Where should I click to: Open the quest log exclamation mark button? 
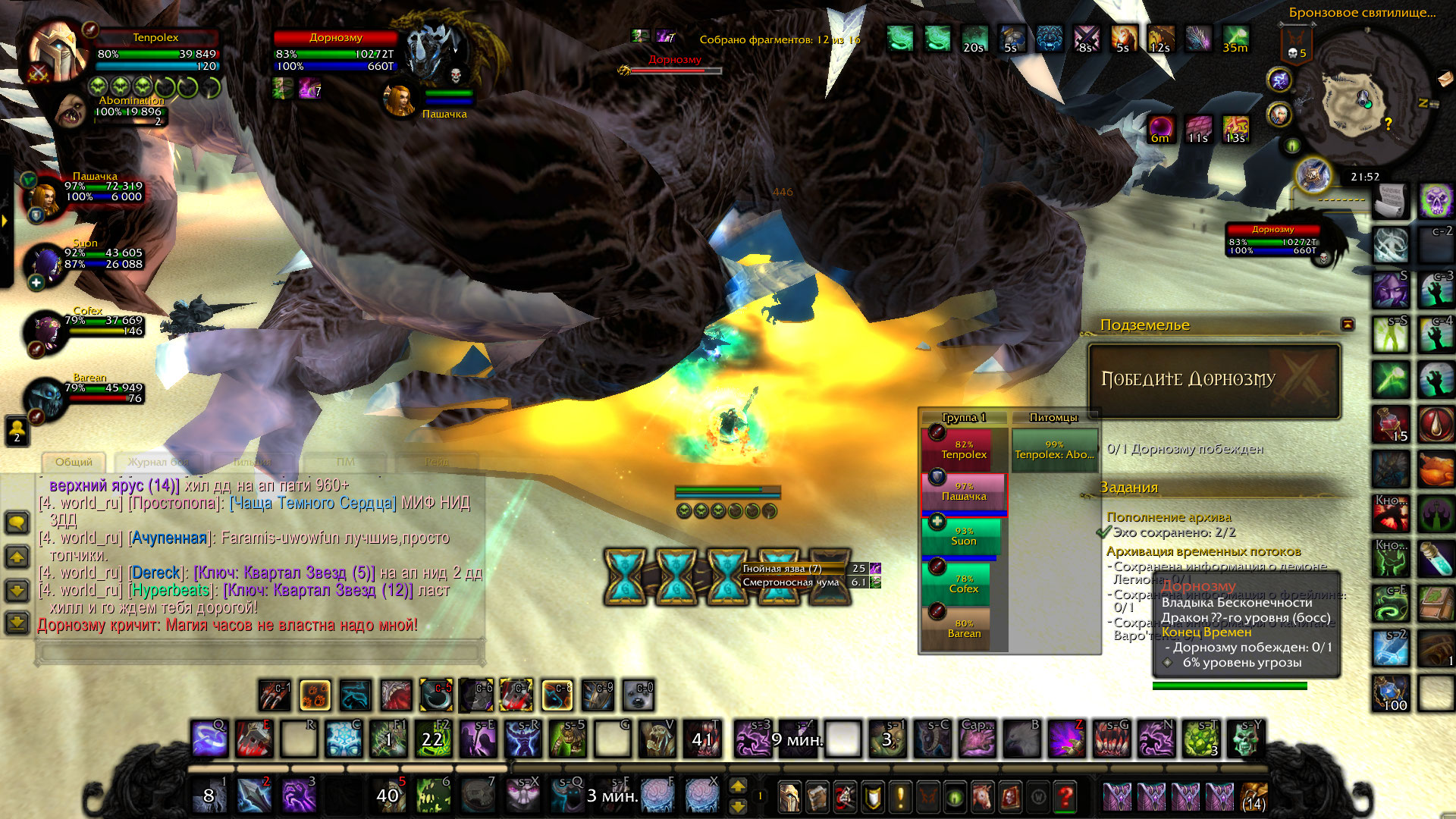pyautogui.click(x=900, y=797)
